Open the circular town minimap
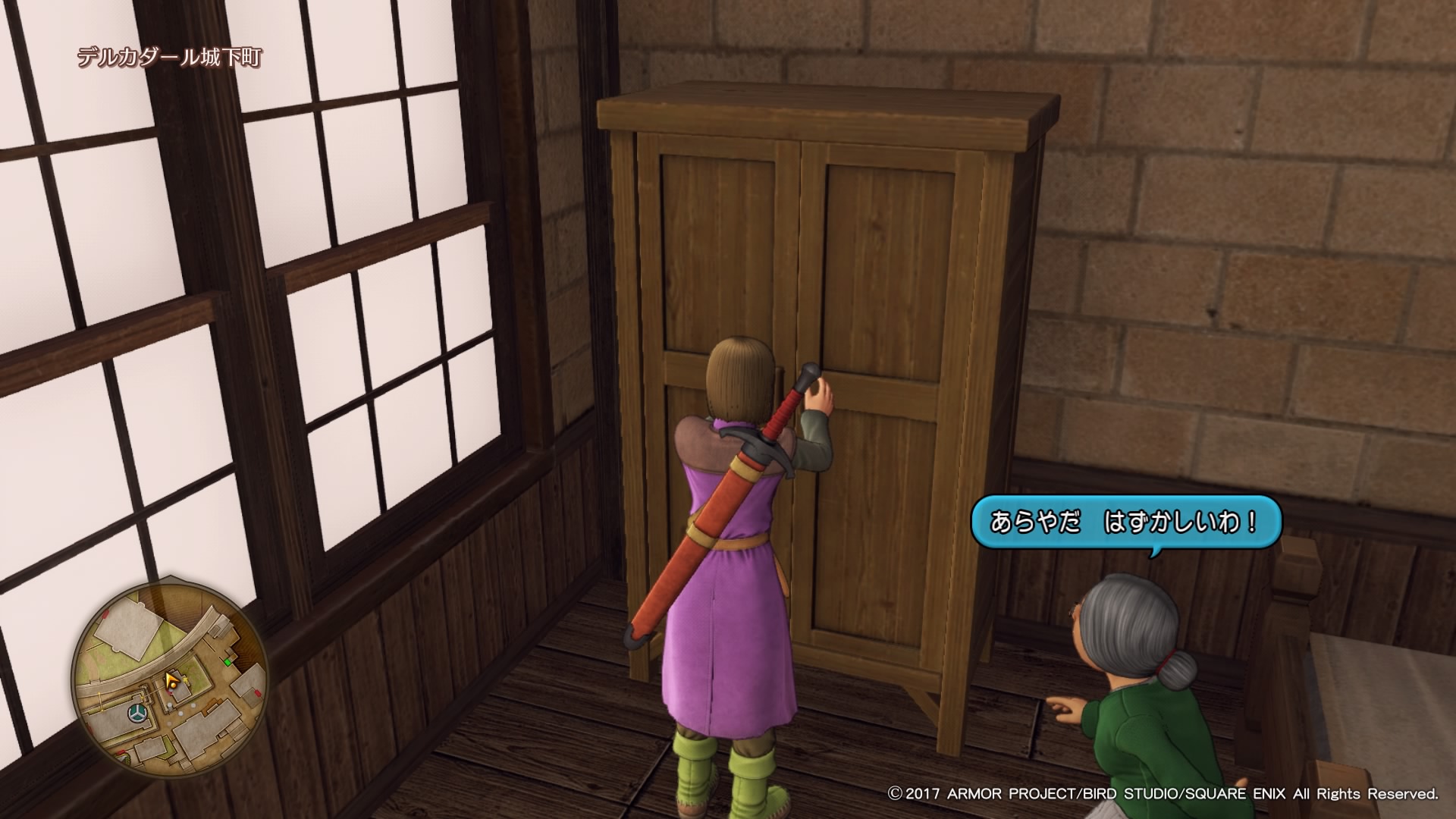 (x=168, y=677)
